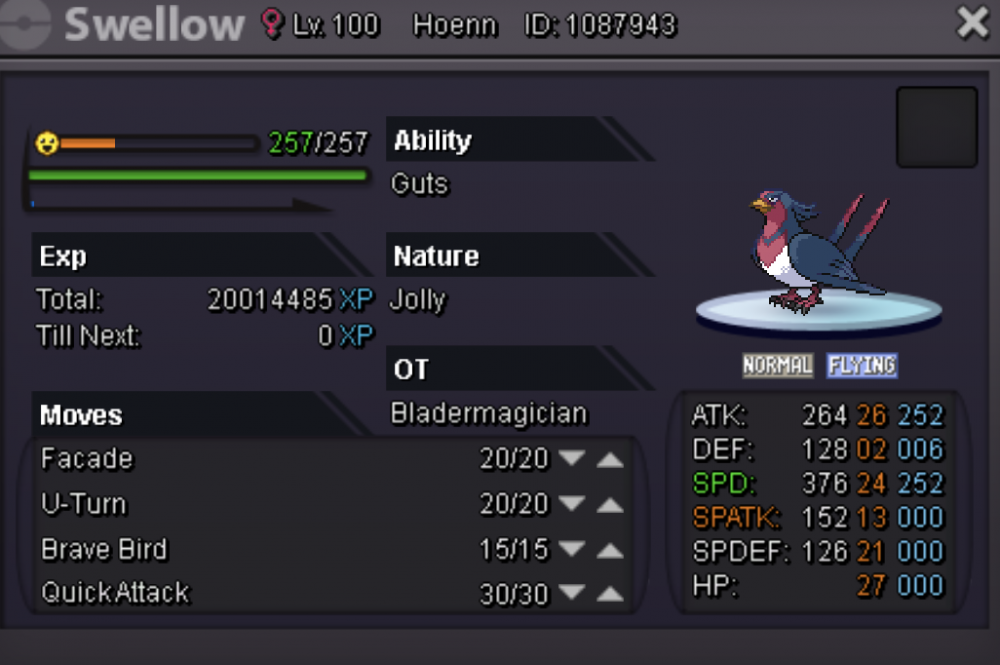Image resolution: width=1000 pixels, height=665 pixels.
Task: Click the empty held item slot
Action: [x=936, y=127]
